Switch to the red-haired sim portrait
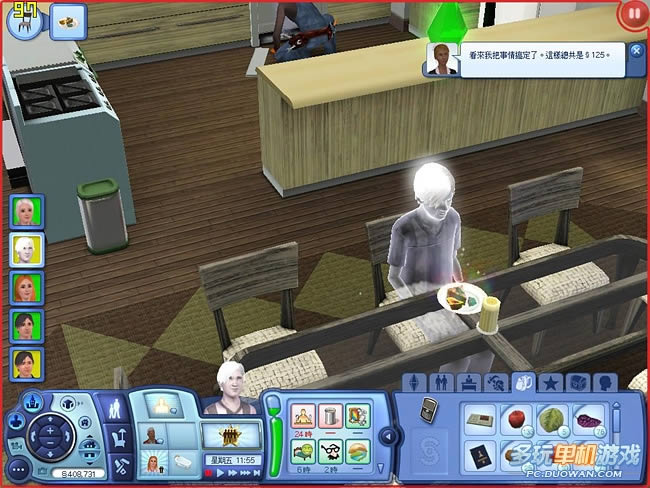650x488 pixels. (25, 287)
